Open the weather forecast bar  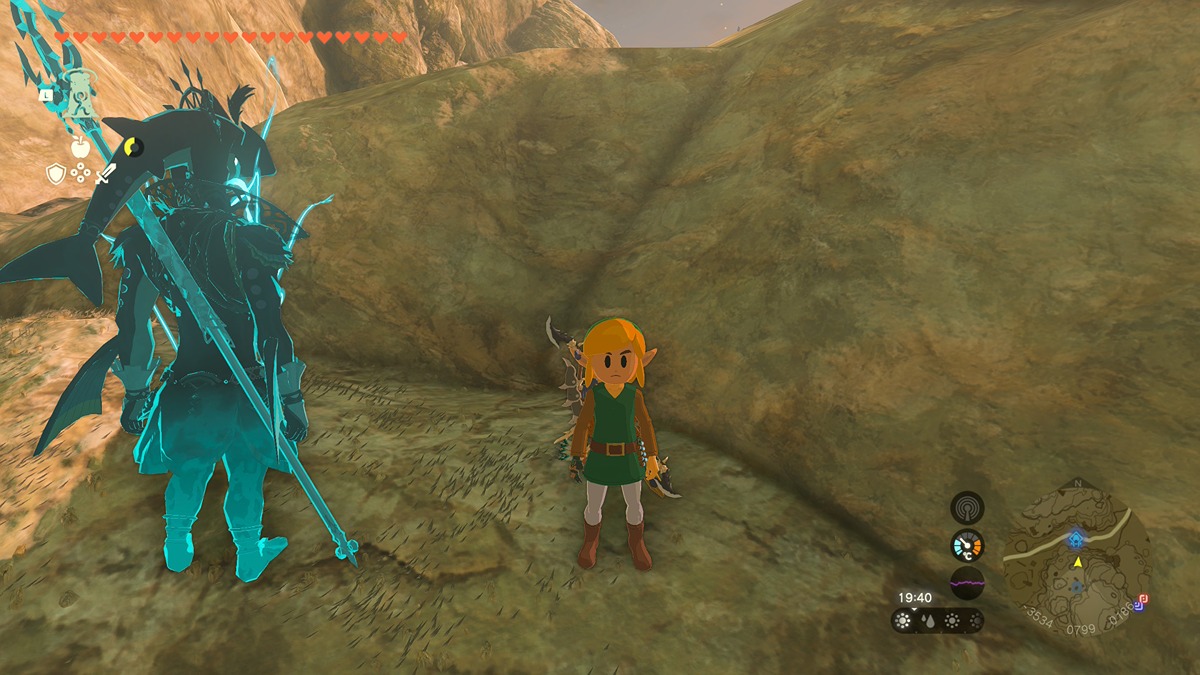coord(937,621)
